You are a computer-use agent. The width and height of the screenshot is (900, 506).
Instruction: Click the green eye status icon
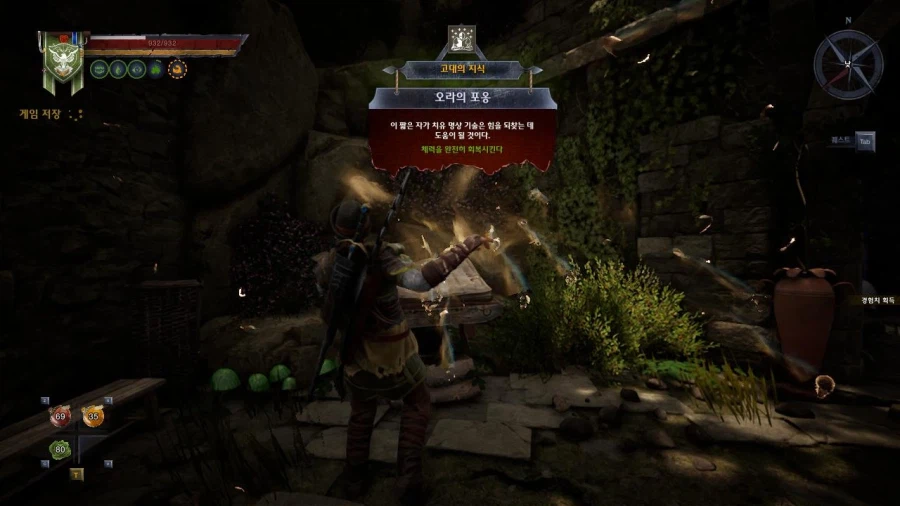[x=136, y=69]
